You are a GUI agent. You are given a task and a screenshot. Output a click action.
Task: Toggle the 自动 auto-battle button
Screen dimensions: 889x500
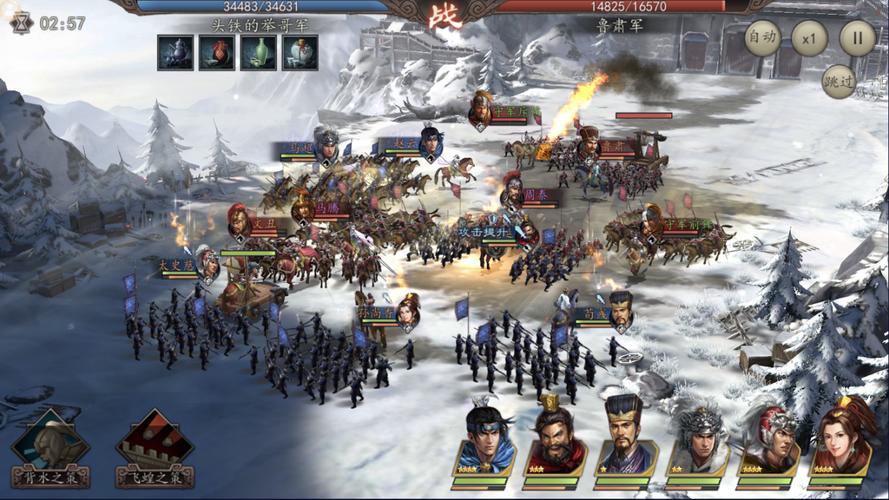(x=763, y=39)
